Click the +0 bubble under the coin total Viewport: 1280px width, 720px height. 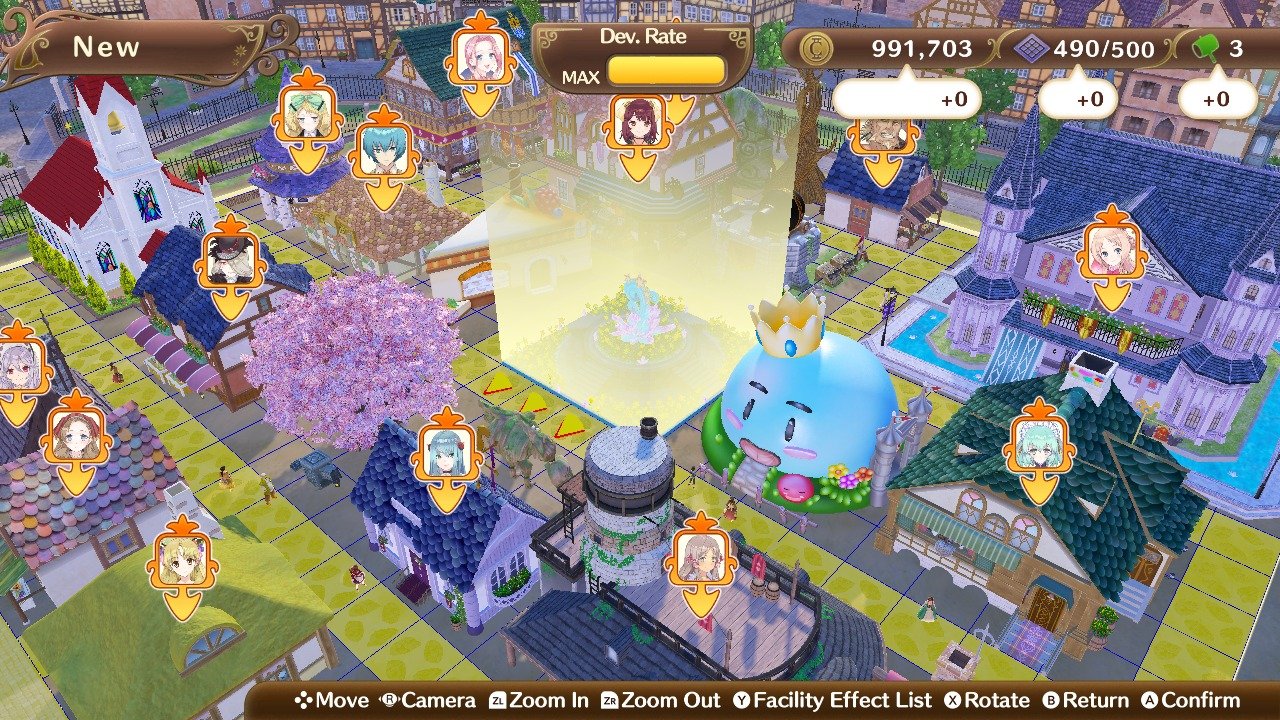[905, 98]
